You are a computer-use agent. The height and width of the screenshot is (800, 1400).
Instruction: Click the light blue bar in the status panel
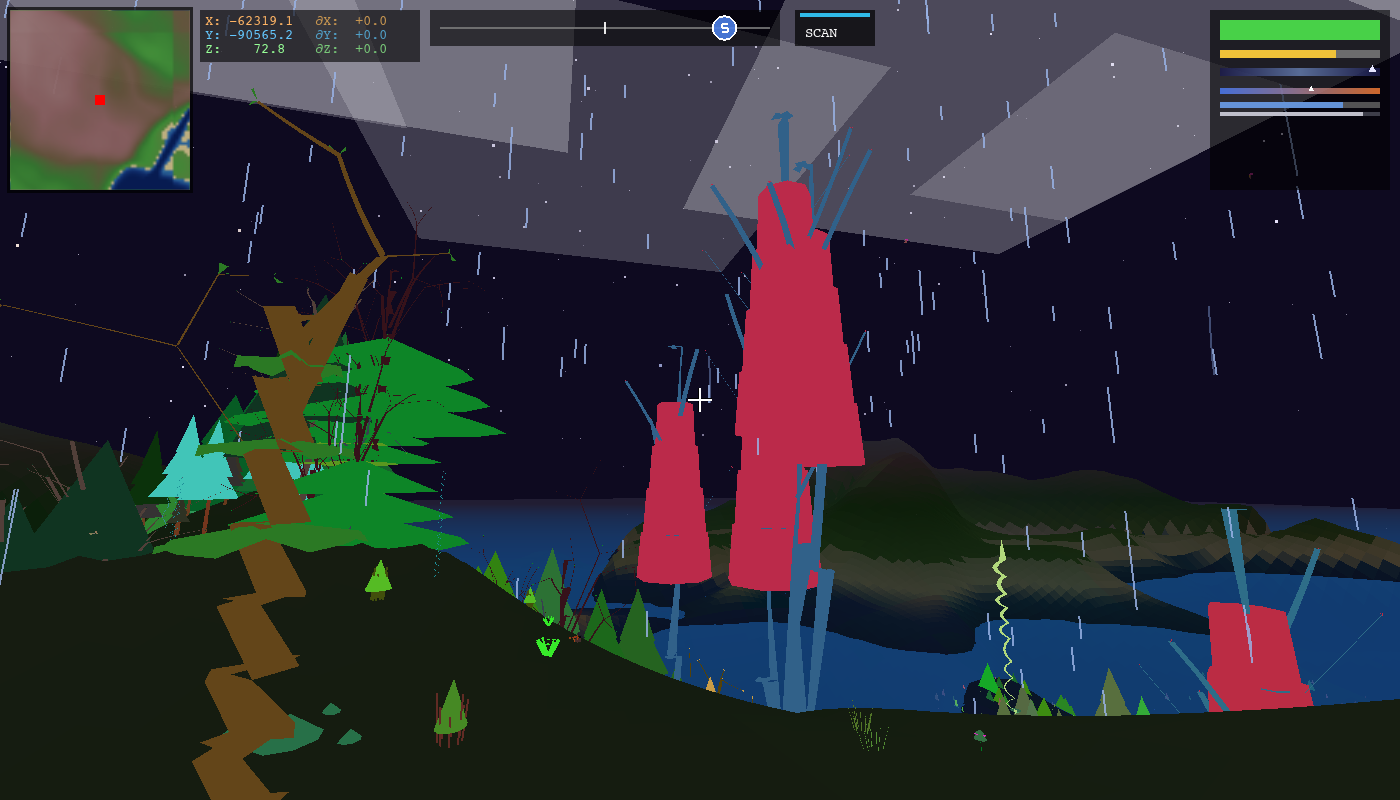coord(1280,105)
